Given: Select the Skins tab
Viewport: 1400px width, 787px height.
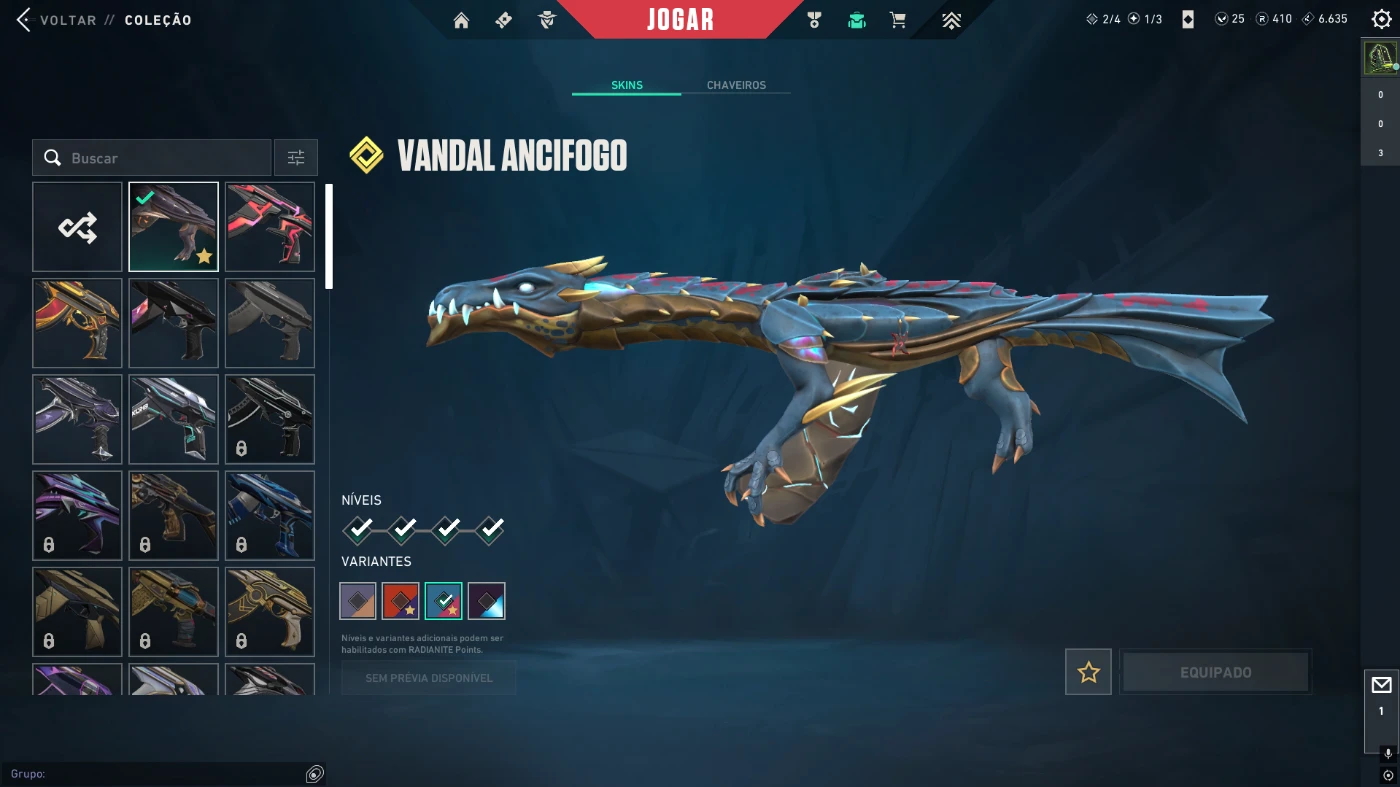Looking at the screenshot, I should 627,85.
